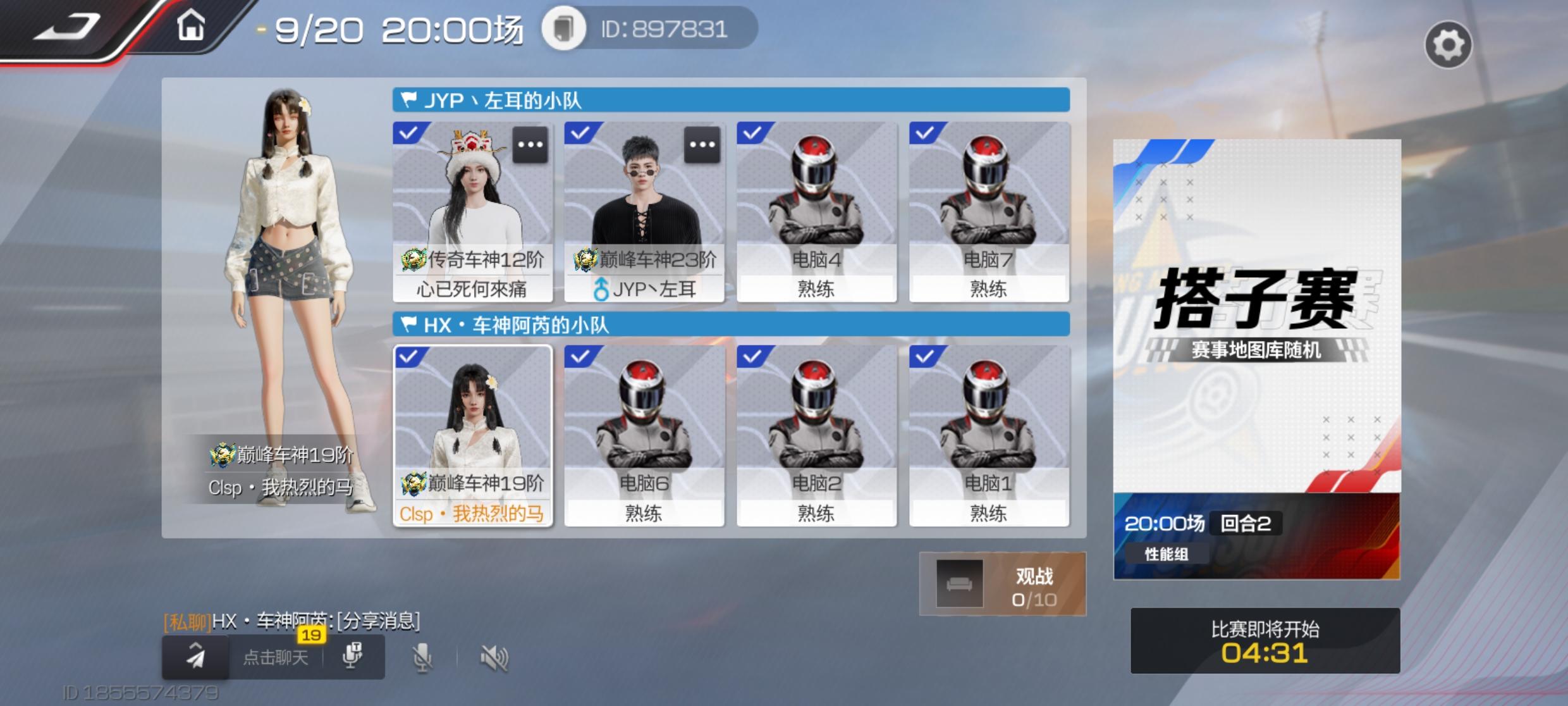This screenshot has width=1568, height=706.
Task: Select the 性能组 tag
Action: (x=1167, y=554)
